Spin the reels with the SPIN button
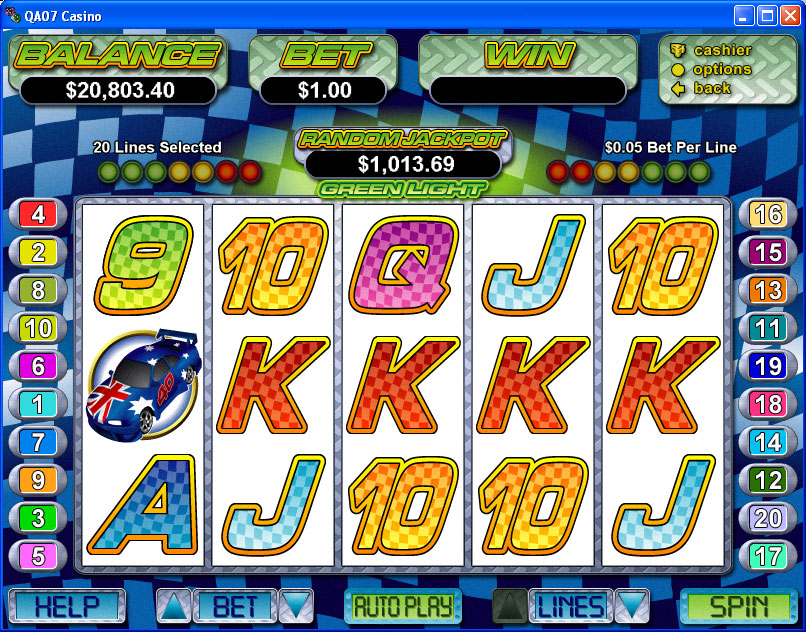The width and height of the screenshot is (806, 632). point(738,606)
